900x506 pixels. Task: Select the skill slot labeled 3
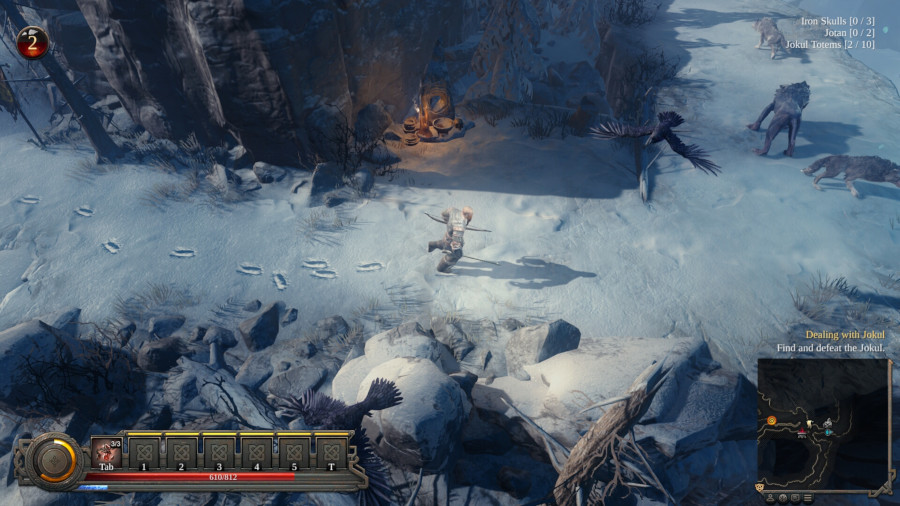219,451
